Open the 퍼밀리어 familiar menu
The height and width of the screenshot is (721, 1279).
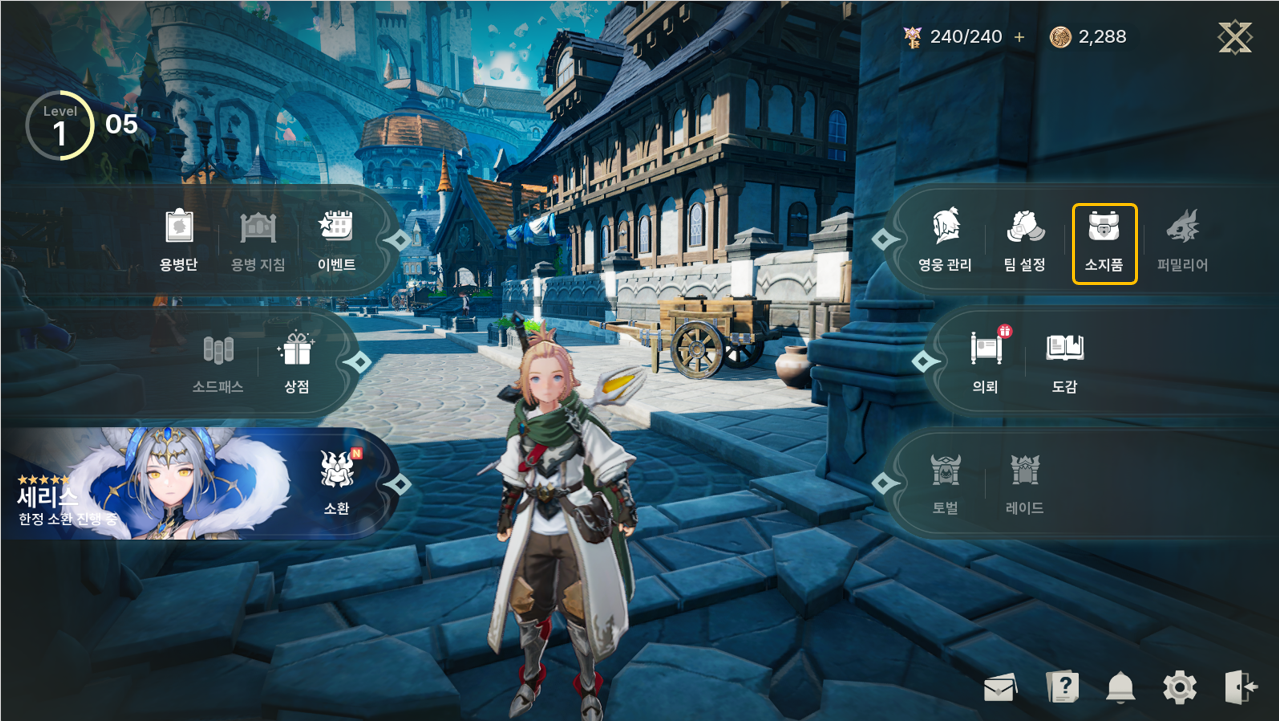click(1183, 242)
